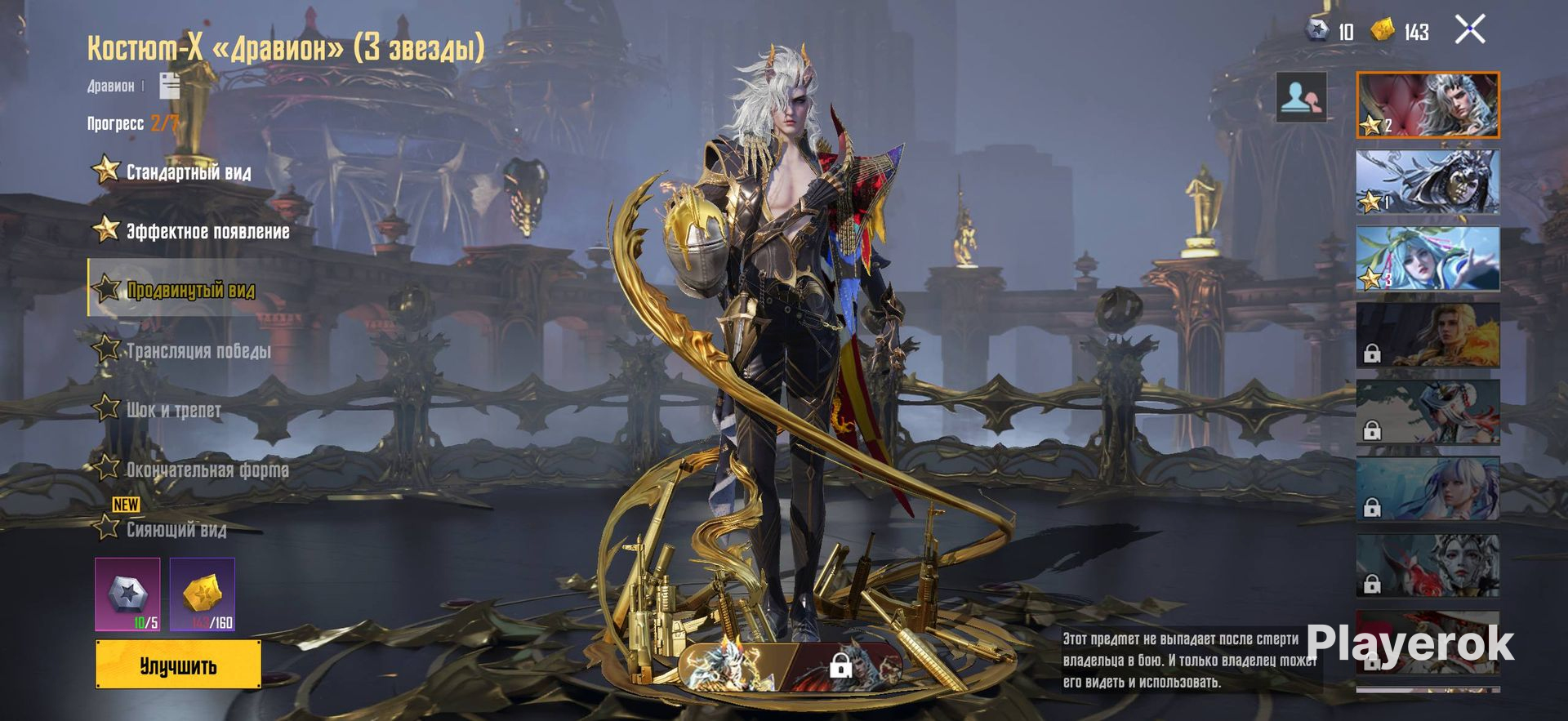Close the X-suit screen
The height and width of the screenshot is (721, 1568).
coord(1469,30)
